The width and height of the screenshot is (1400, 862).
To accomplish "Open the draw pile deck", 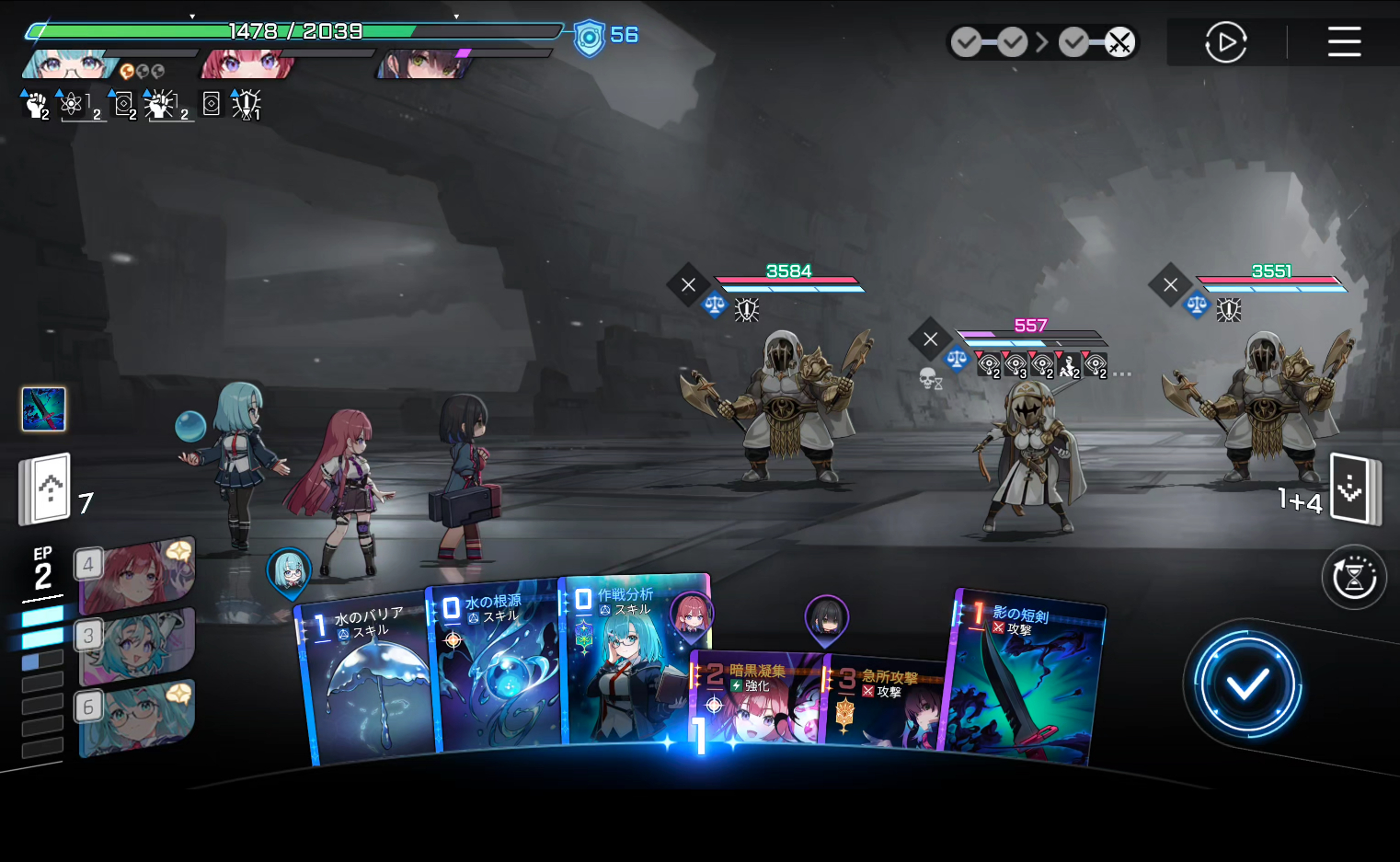I will click(x=46, y=488).
